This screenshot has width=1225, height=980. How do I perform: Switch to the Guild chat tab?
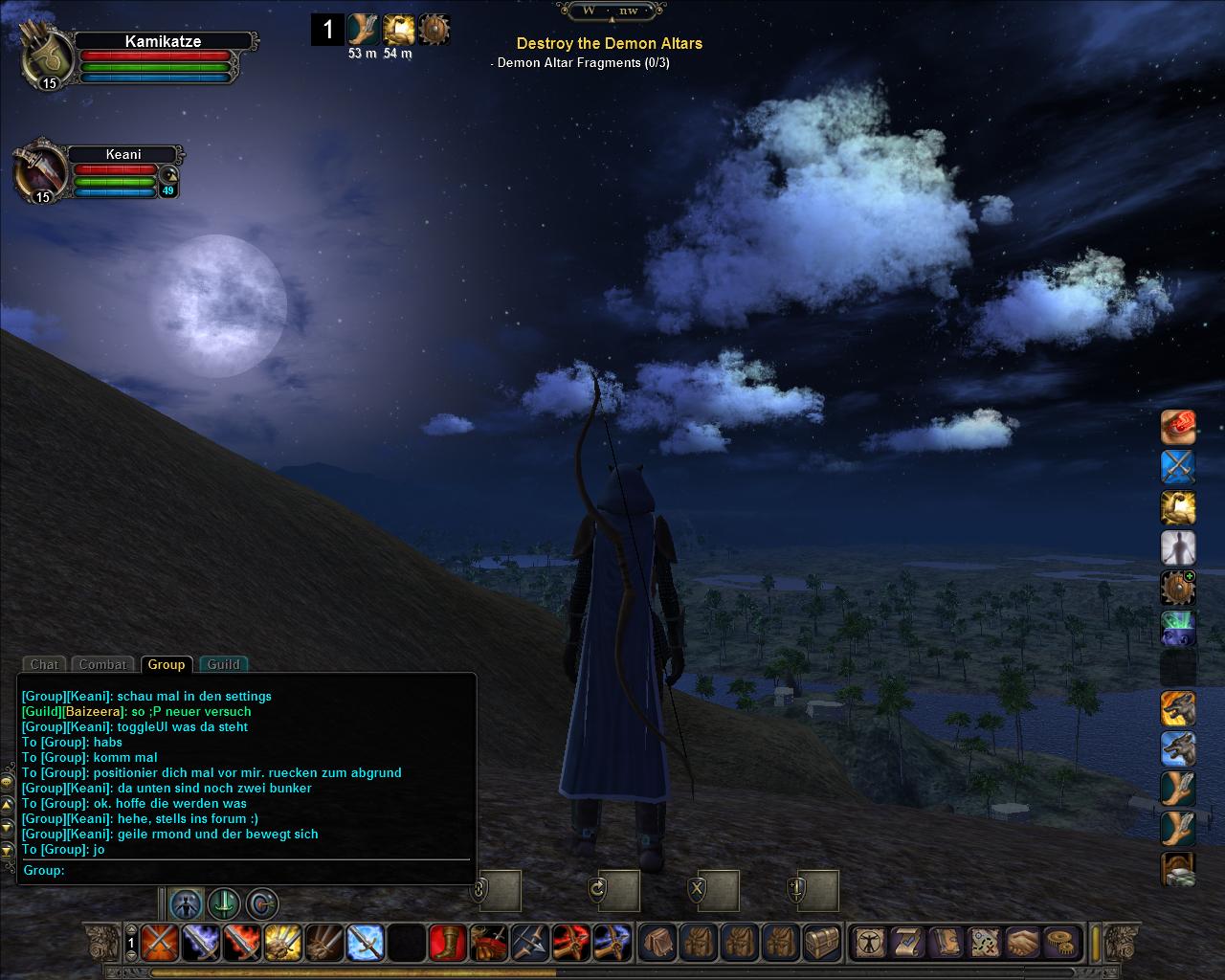[223, 664]
